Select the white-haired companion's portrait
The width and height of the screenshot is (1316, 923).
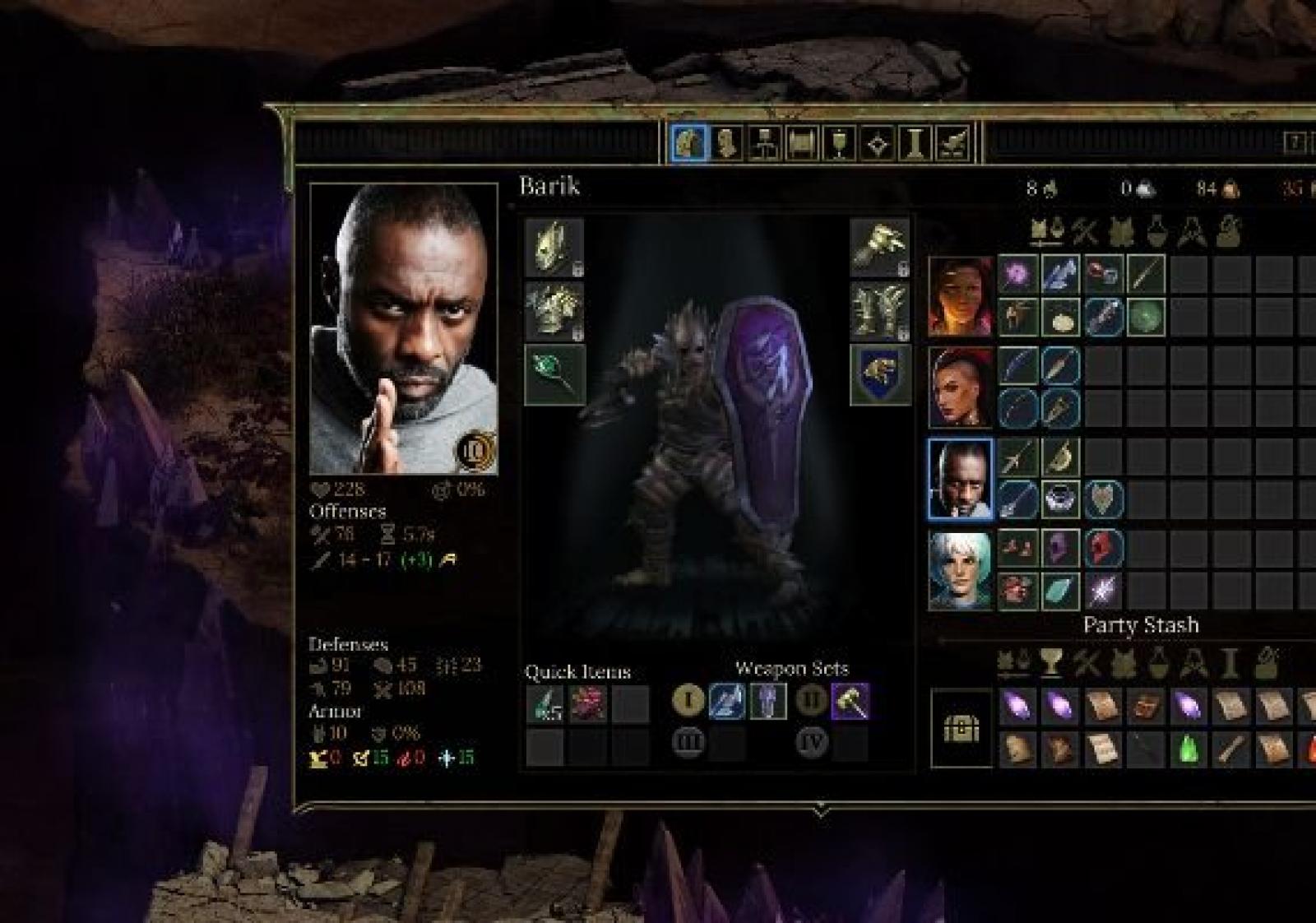[x=960, y=569]
